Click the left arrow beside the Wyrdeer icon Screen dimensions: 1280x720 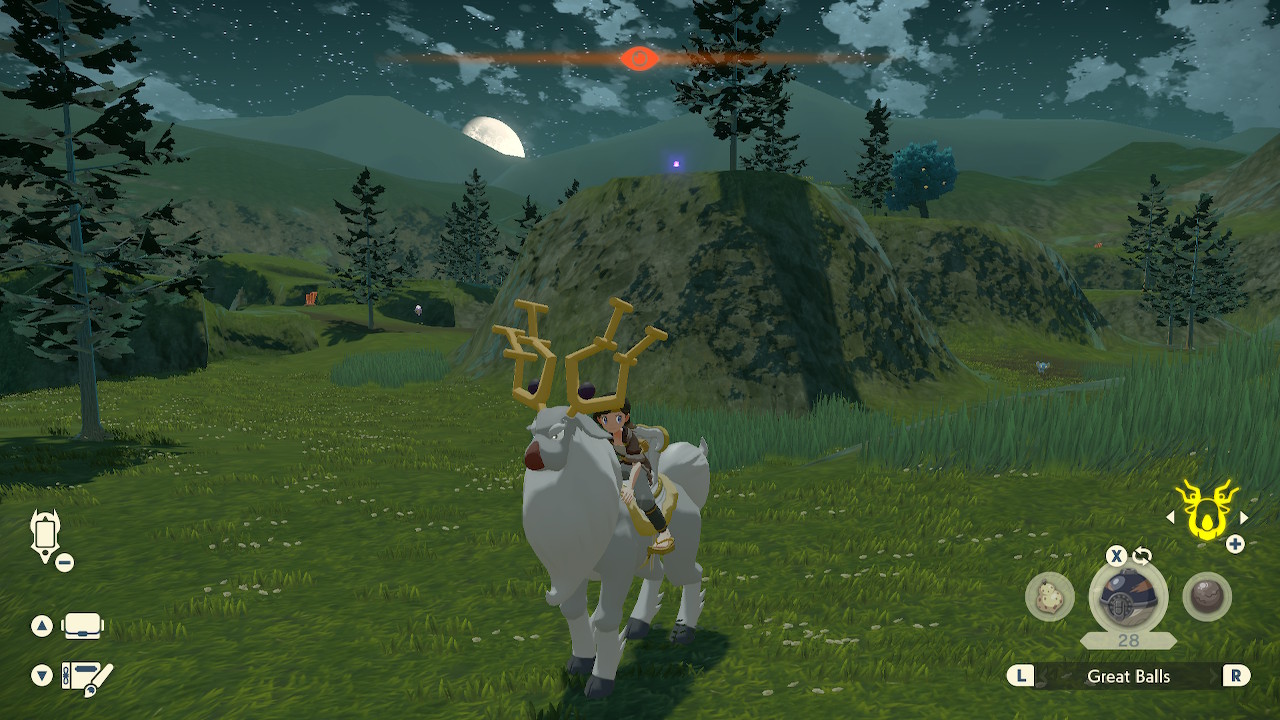(x=1172, y=516)
